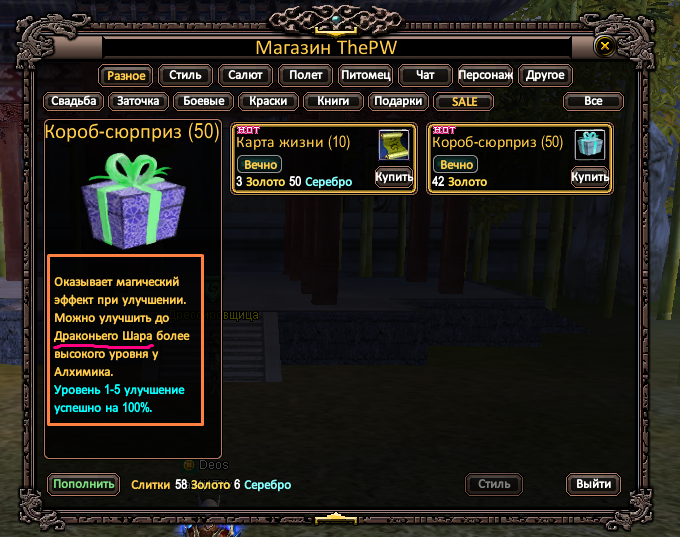Screen dimensions: 680x537
Task: Open the Стиль category tab
Action: [185, 75]
